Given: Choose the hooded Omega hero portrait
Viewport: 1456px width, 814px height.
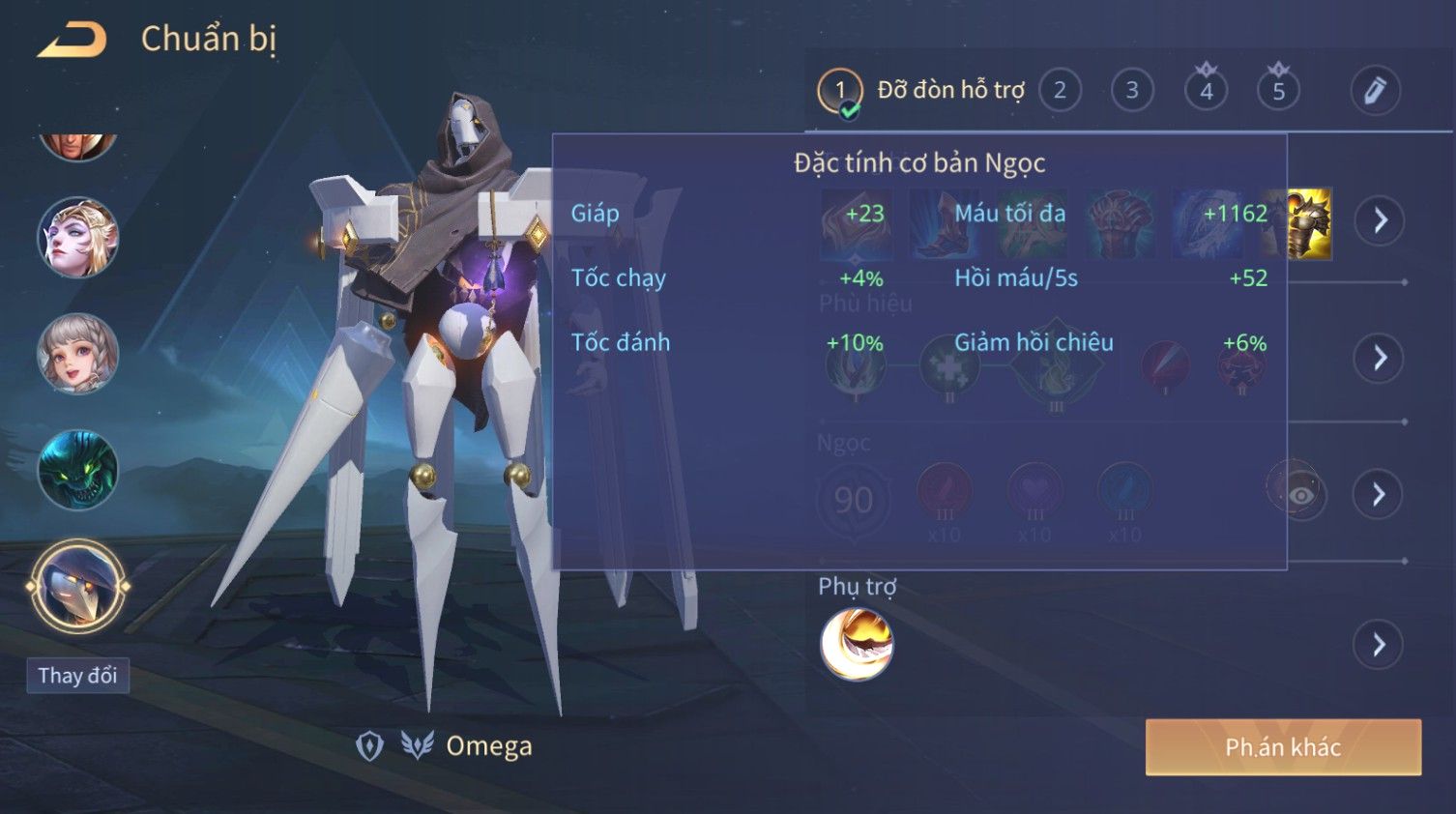Looking at the screenshot, I should pyautogui.click(x=77, y=586).
